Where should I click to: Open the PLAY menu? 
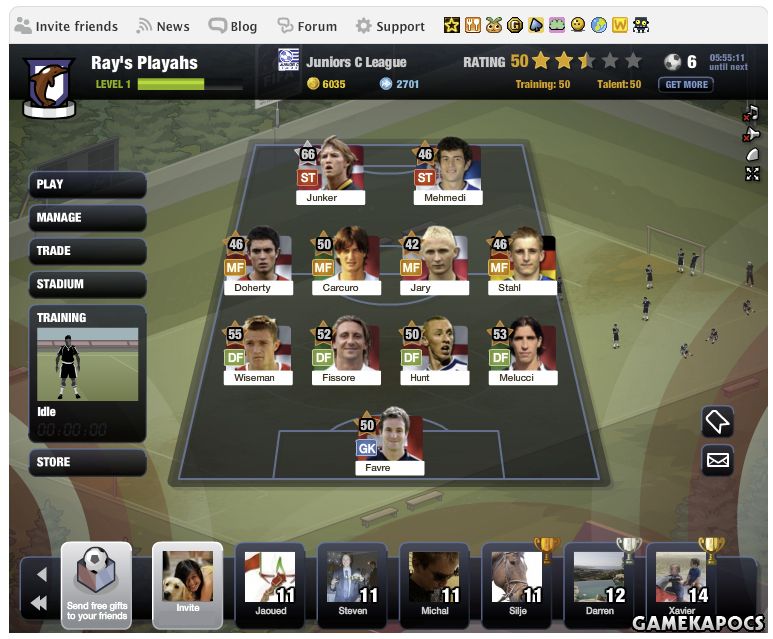pyautogui.click(x=88, y=184)
